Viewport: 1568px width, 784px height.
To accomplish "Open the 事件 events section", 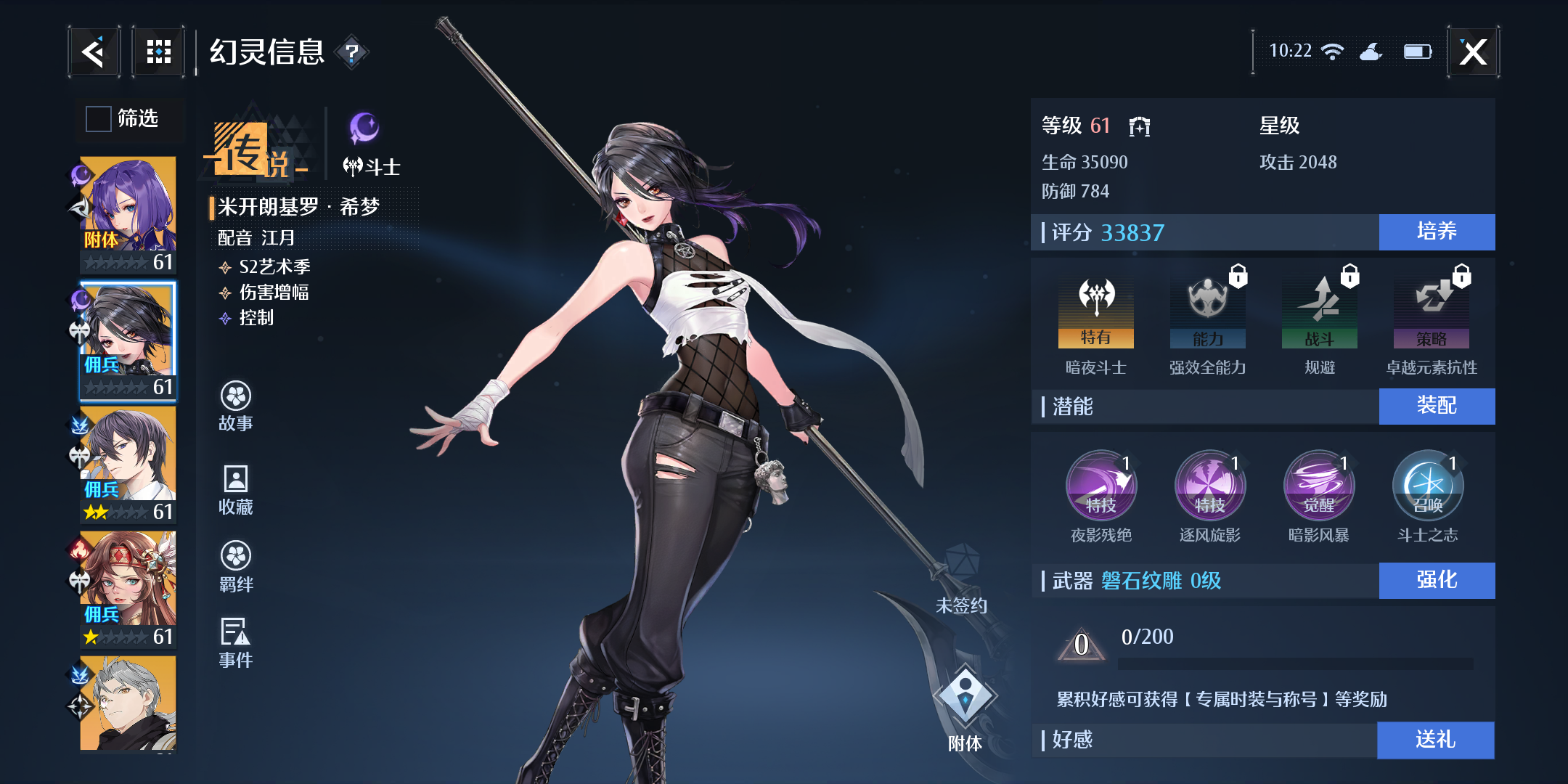I will (236, 642).
